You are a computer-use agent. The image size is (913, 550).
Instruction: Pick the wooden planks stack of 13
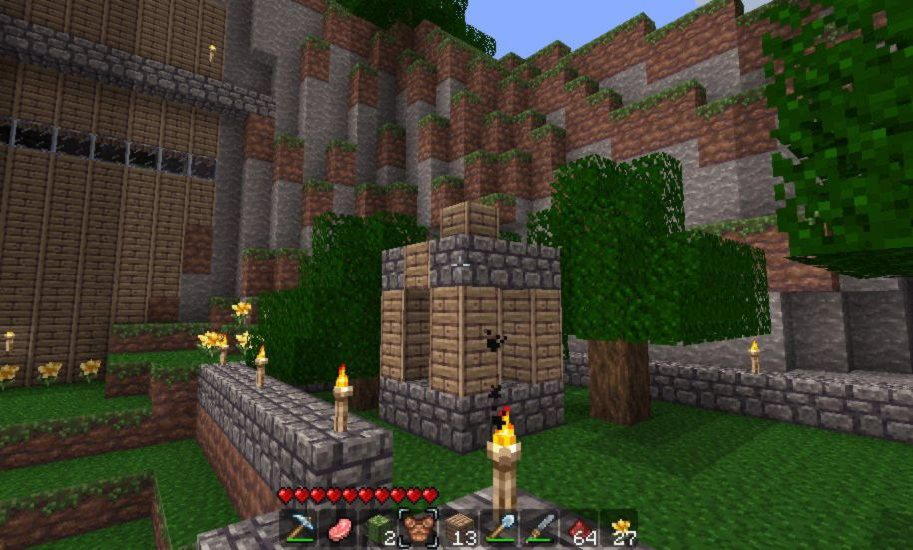(x=460, y=527)
